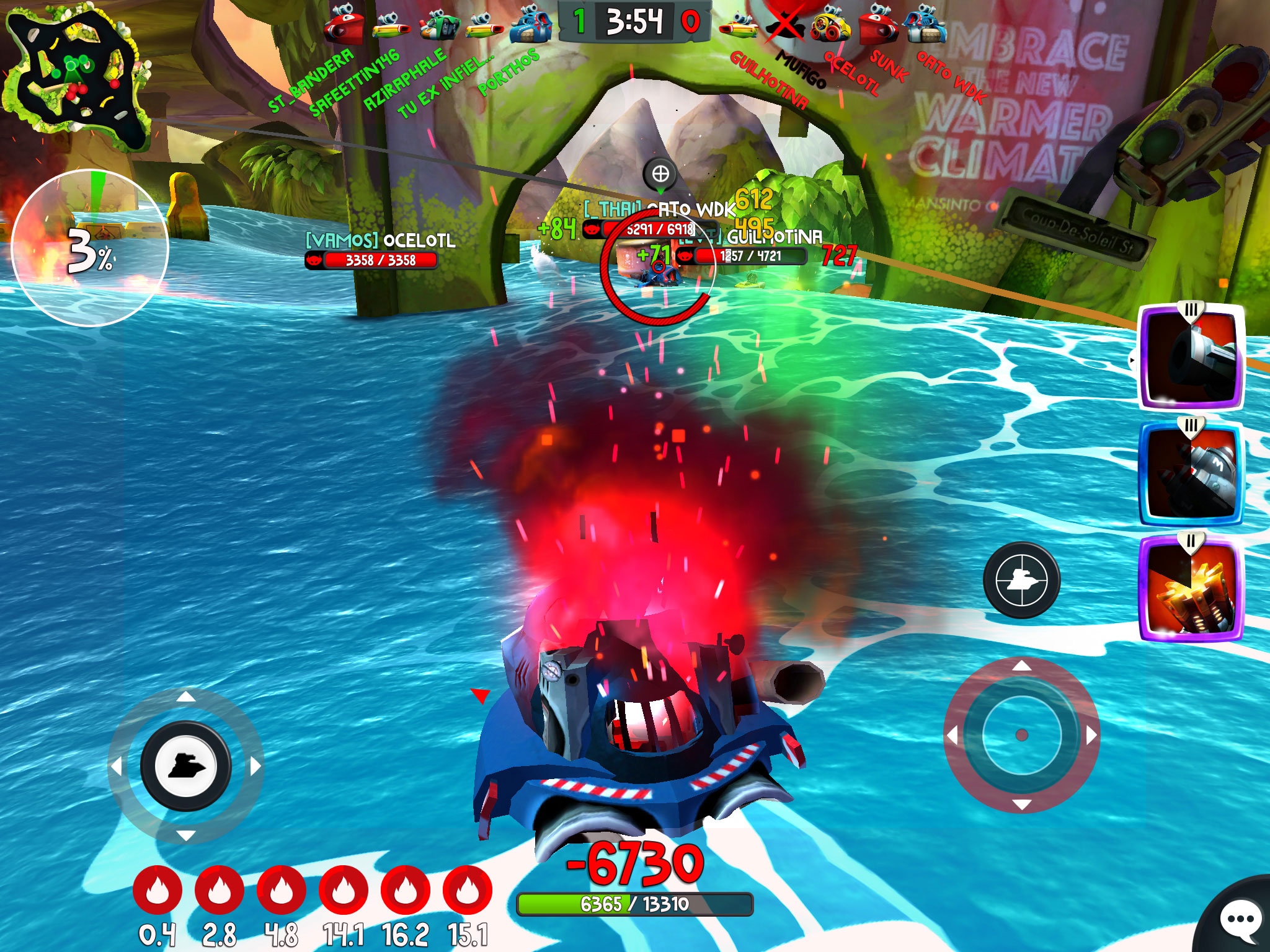The image size is (1270, 952).
Task: Open the chat bubble
Action: coord(1239,920)
